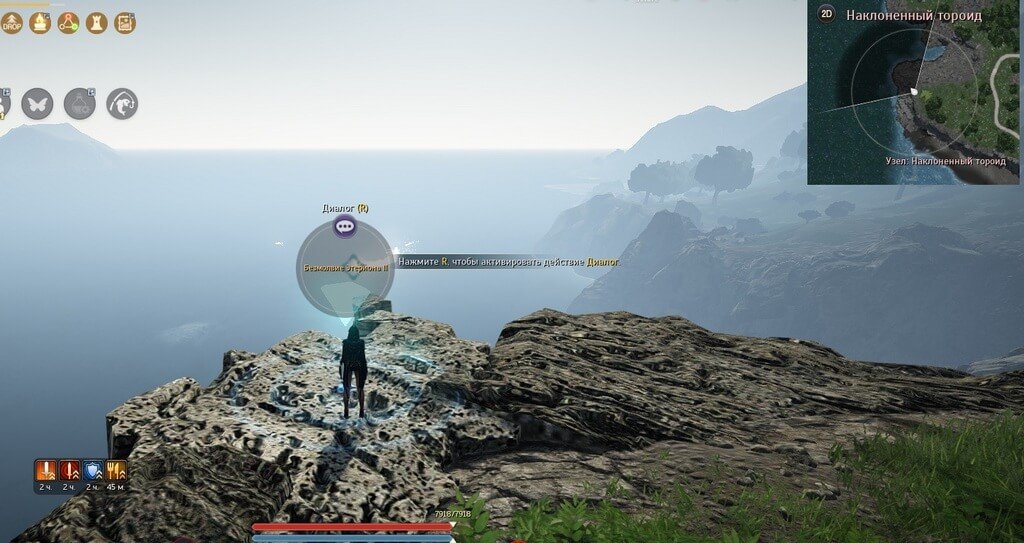The height and width of the screenshot is (543, 1024).
Task: Open the picture frame gallery icon
Action: coord(125,23)
